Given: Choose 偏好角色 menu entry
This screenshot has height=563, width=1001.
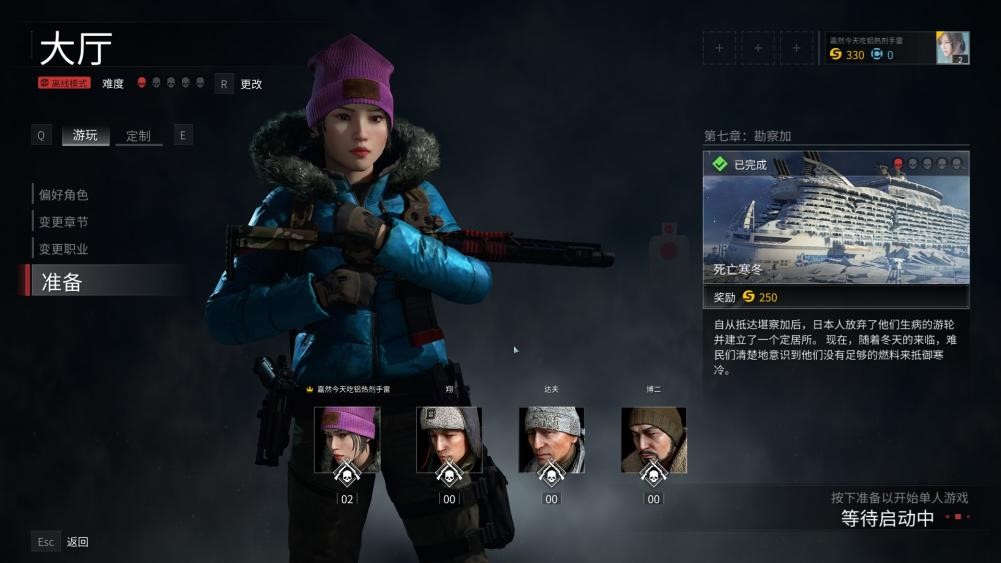Looking at the screenshot, I should 63,195.
